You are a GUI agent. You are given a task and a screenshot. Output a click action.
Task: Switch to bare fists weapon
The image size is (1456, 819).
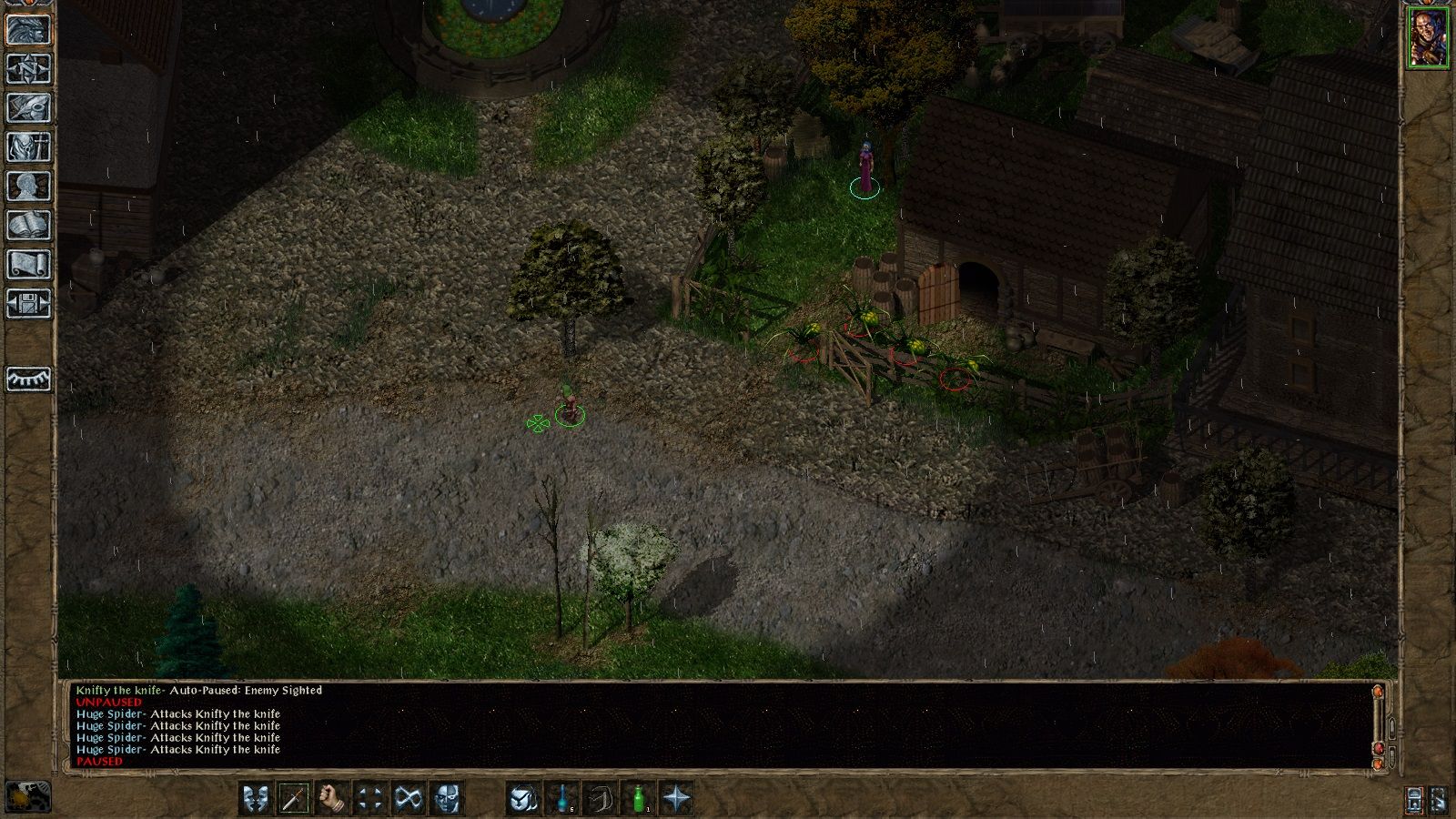click(x=333, y=797)
